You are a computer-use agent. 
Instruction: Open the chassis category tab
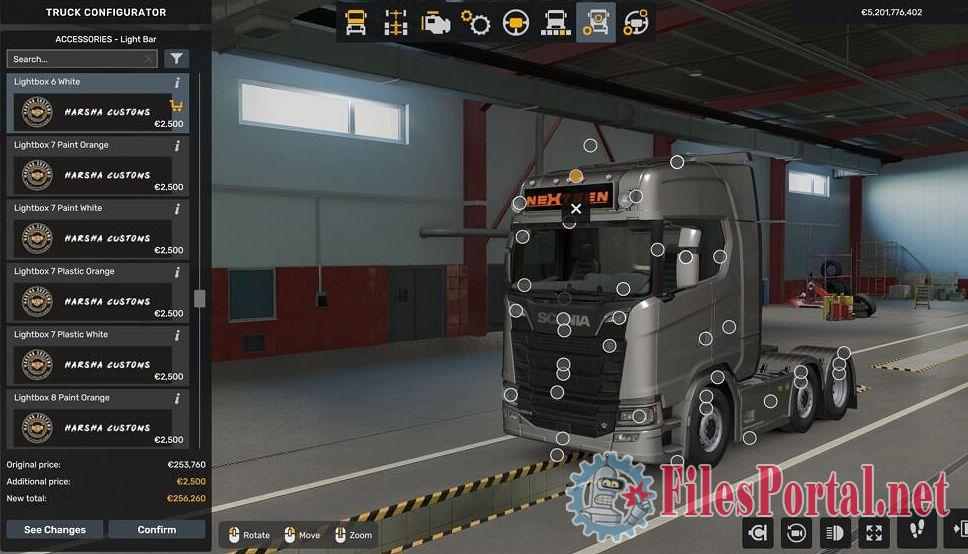tap(396, 22)
